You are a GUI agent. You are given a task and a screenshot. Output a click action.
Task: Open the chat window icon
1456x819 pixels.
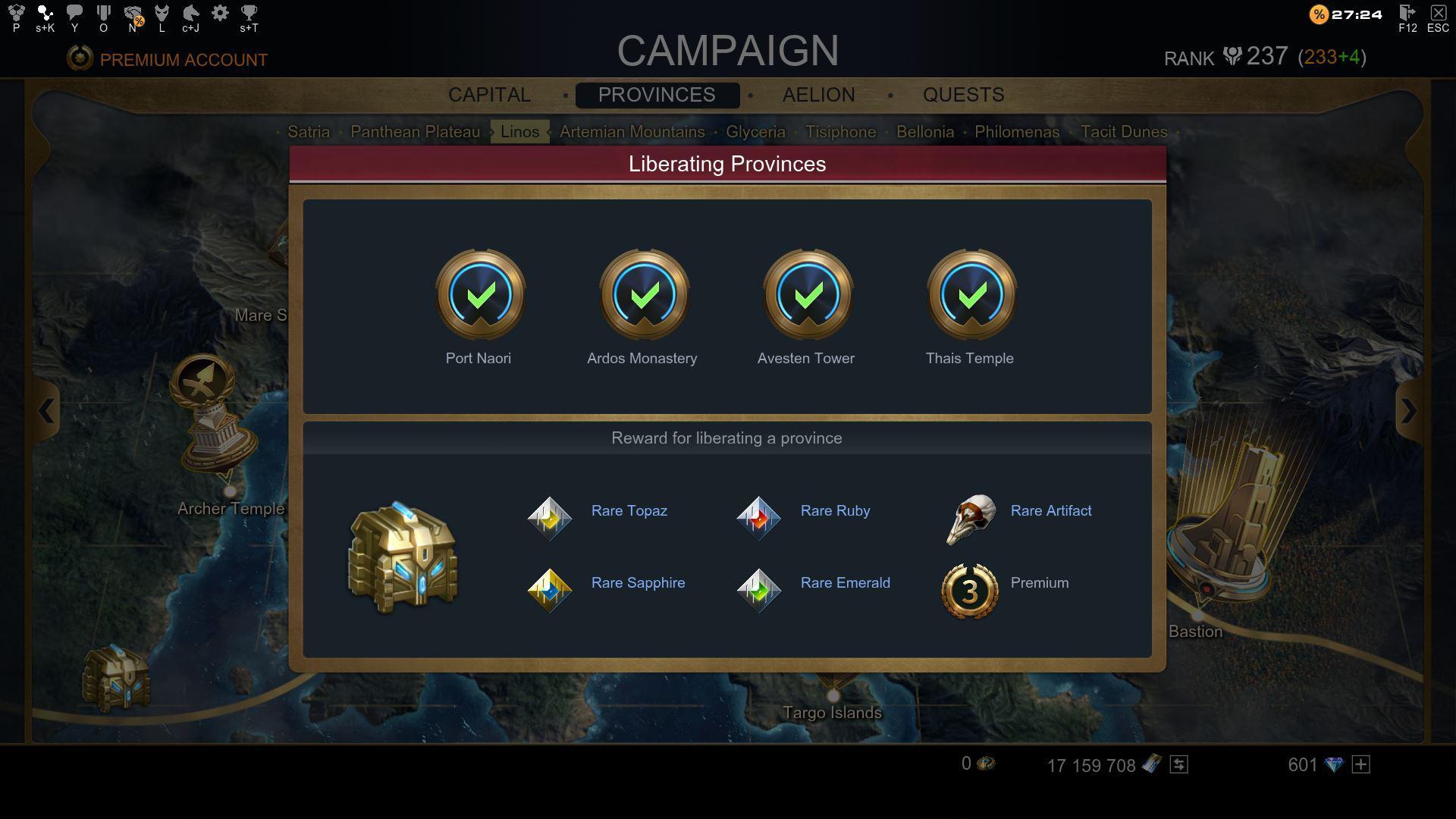point(74,11)
